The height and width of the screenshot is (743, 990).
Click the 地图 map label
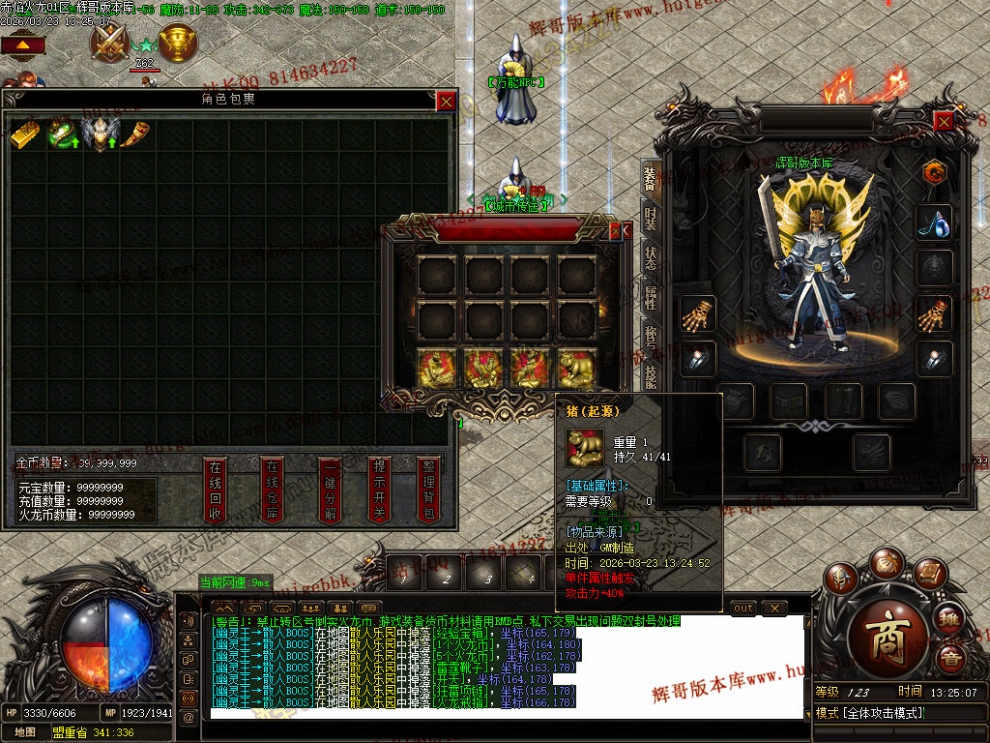click(25, 732)
